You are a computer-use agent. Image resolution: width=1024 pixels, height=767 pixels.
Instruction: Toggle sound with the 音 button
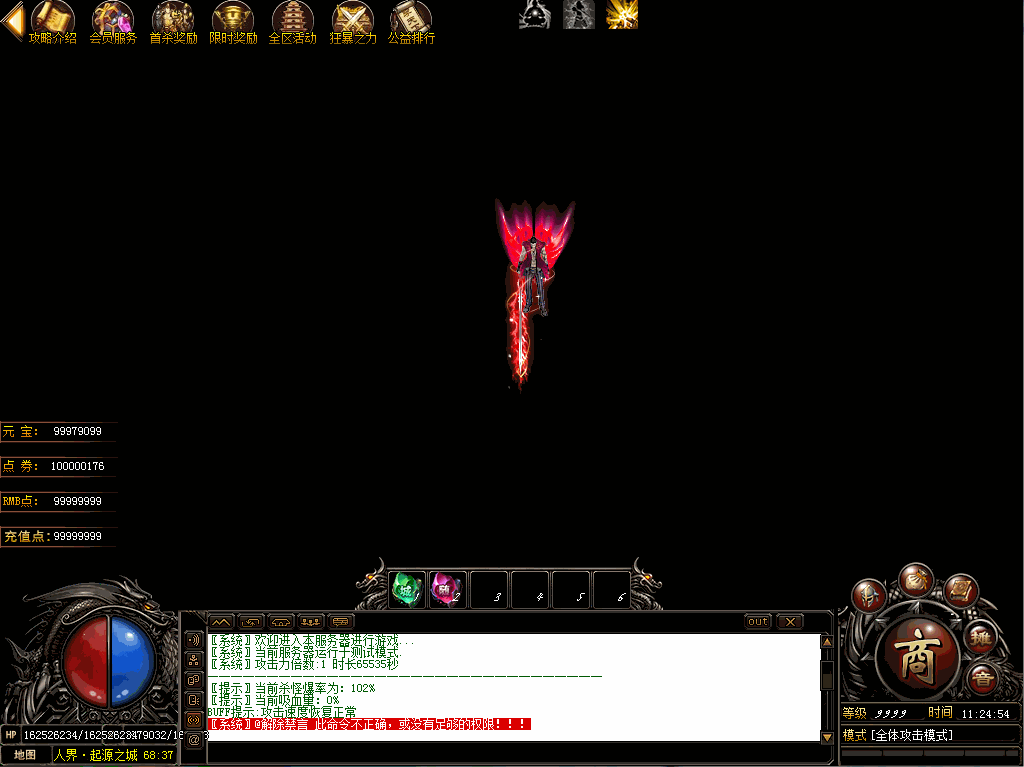pyautogui.click(x=983, y=677)
